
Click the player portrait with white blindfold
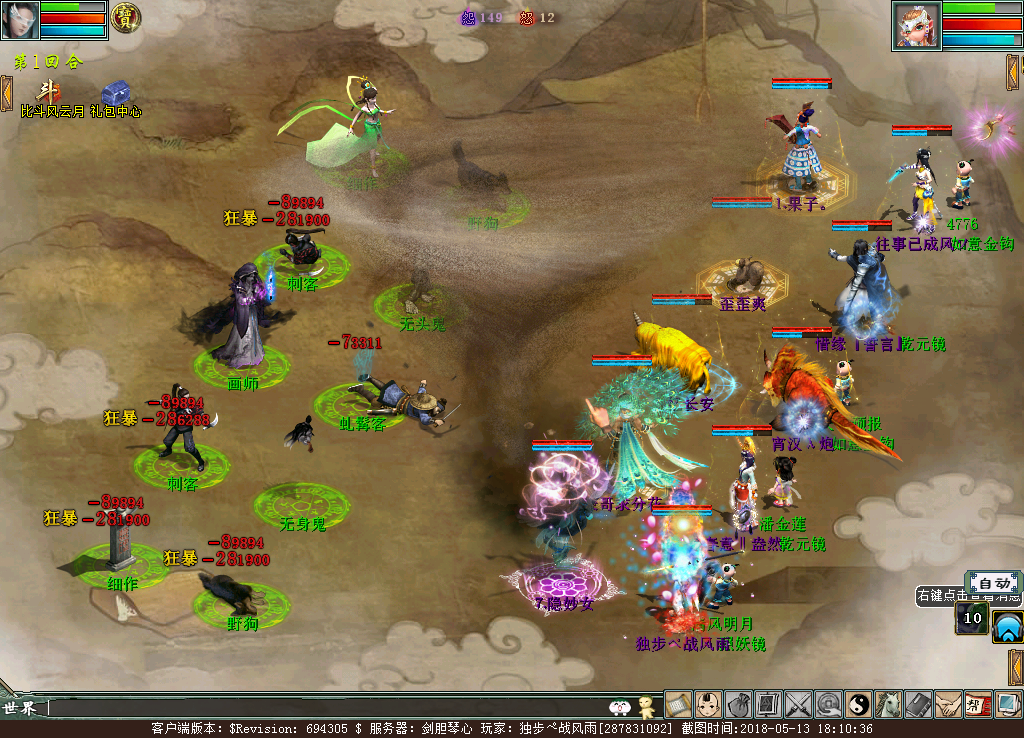pyautogui.click(x=22, y=19)
